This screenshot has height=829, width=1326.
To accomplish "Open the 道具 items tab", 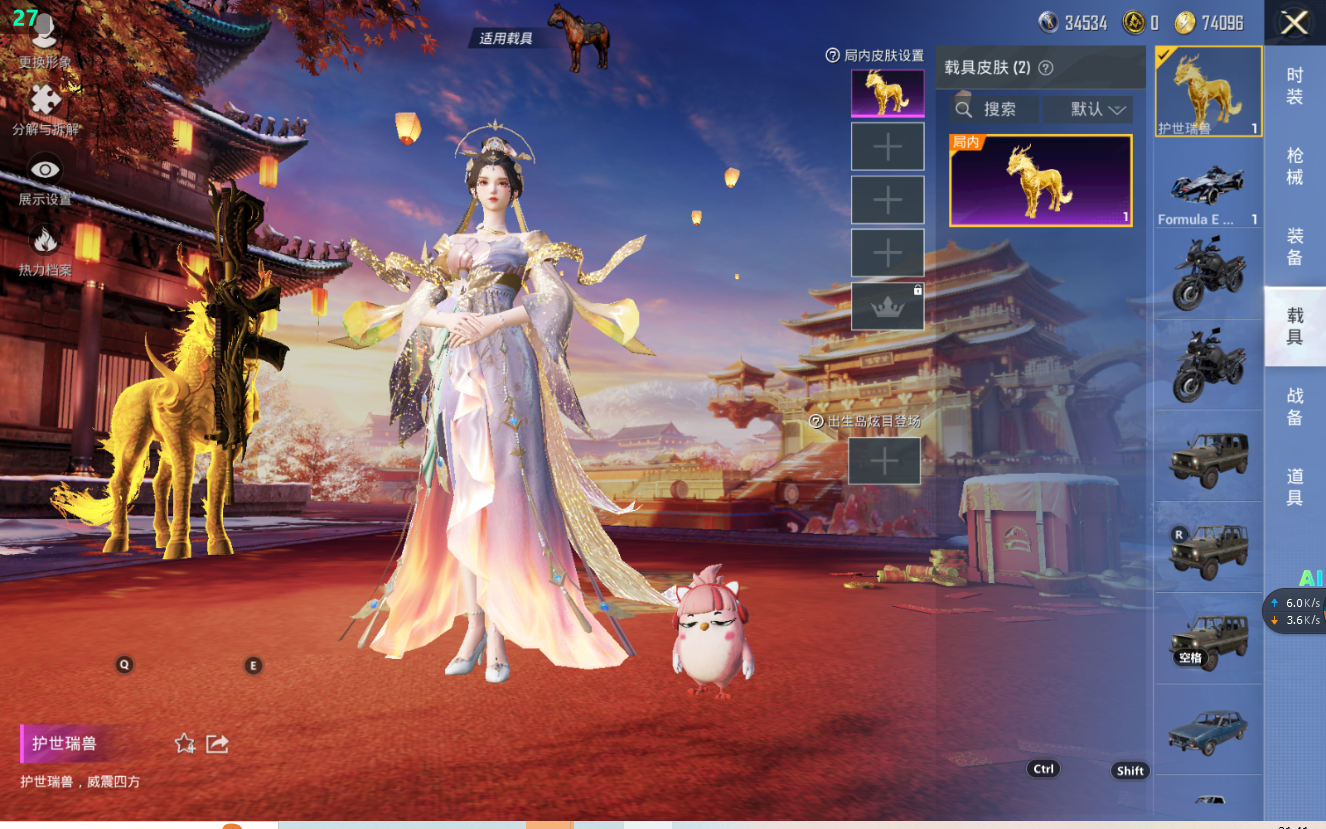I will (x=1294, y=487).
